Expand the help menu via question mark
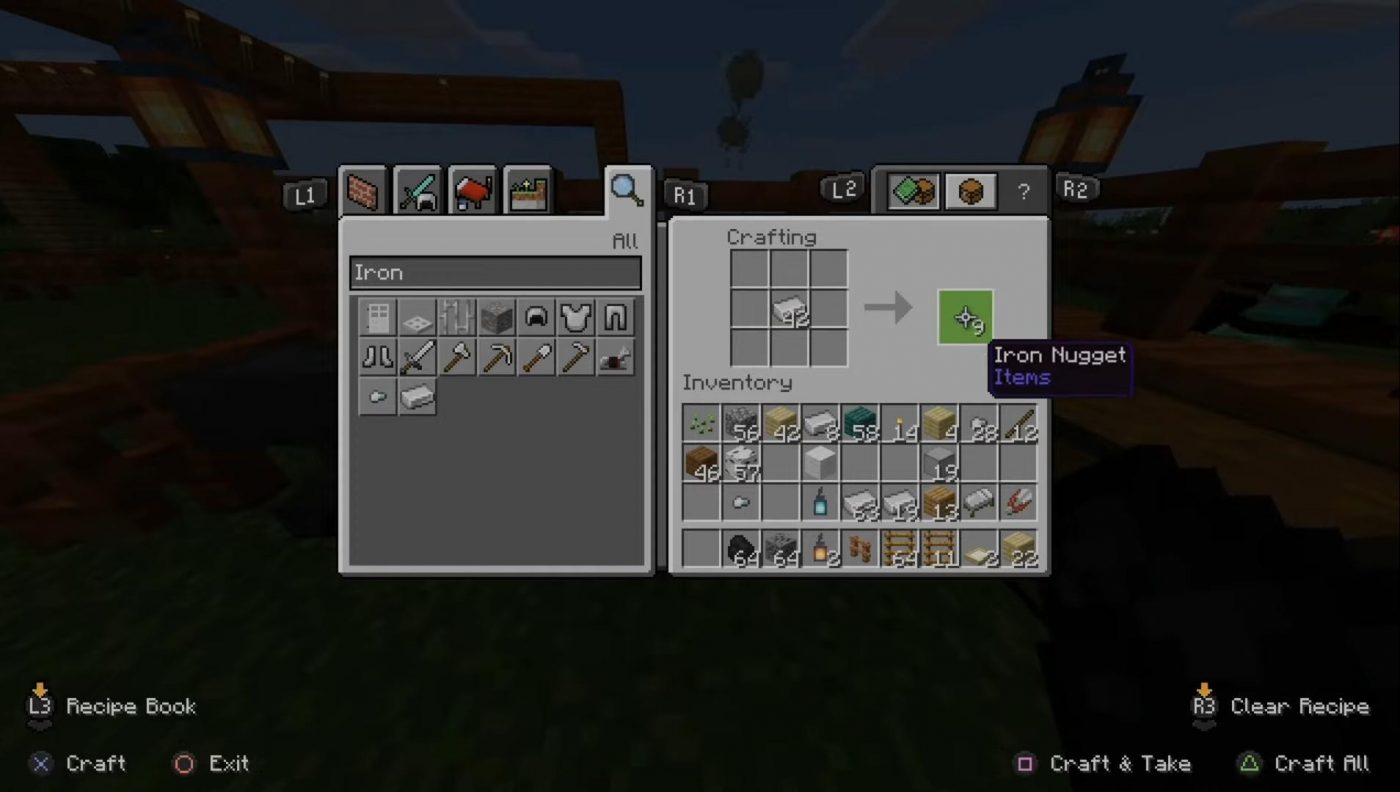Image resolution: width=1400 pixels, height=792 pixels. (1022, 191)
